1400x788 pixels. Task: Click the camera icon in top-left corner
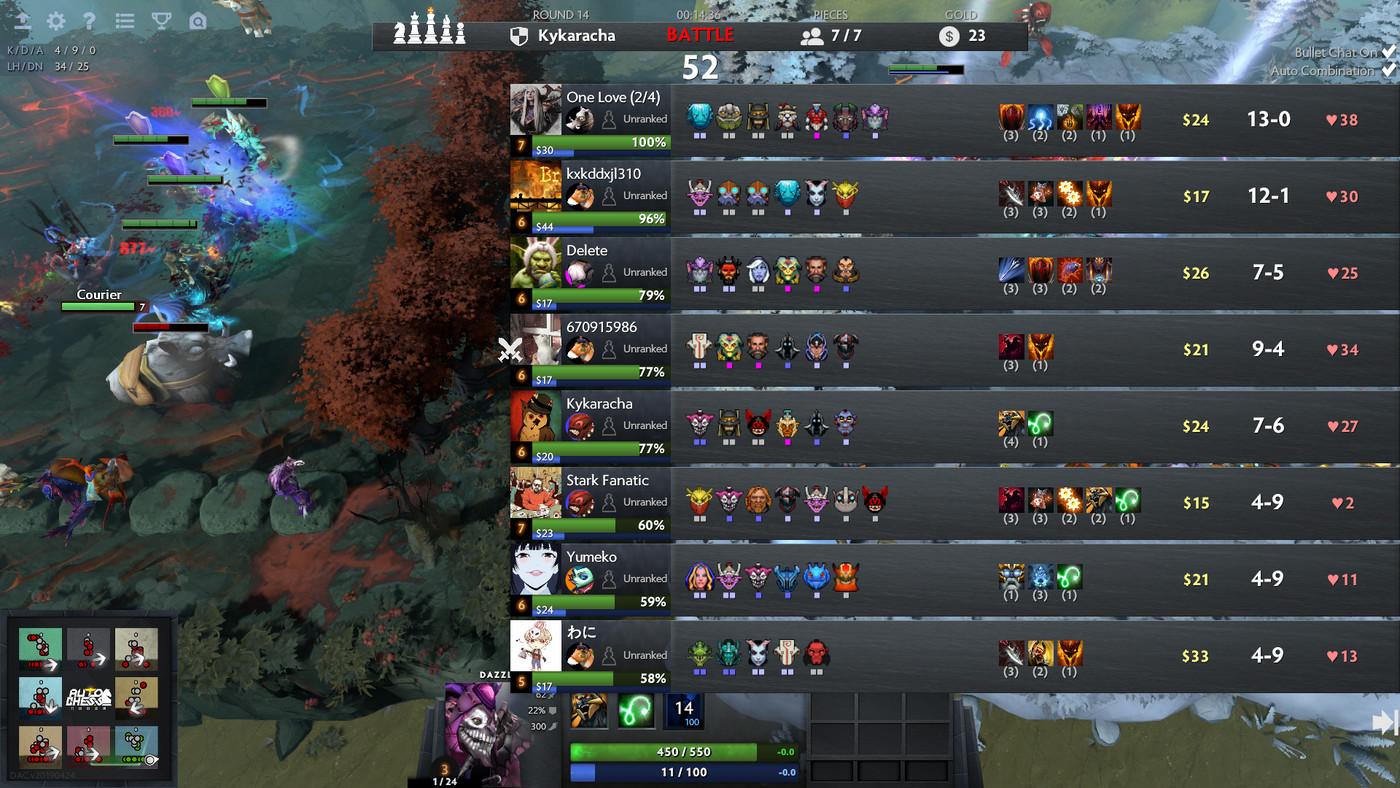196,20
